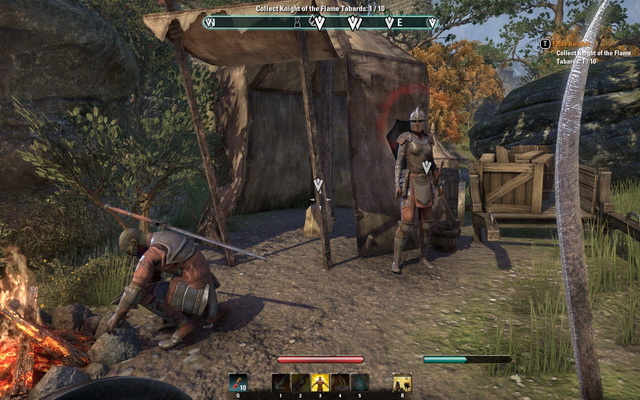Activate the first ability slot with the sword

(281, 383)
